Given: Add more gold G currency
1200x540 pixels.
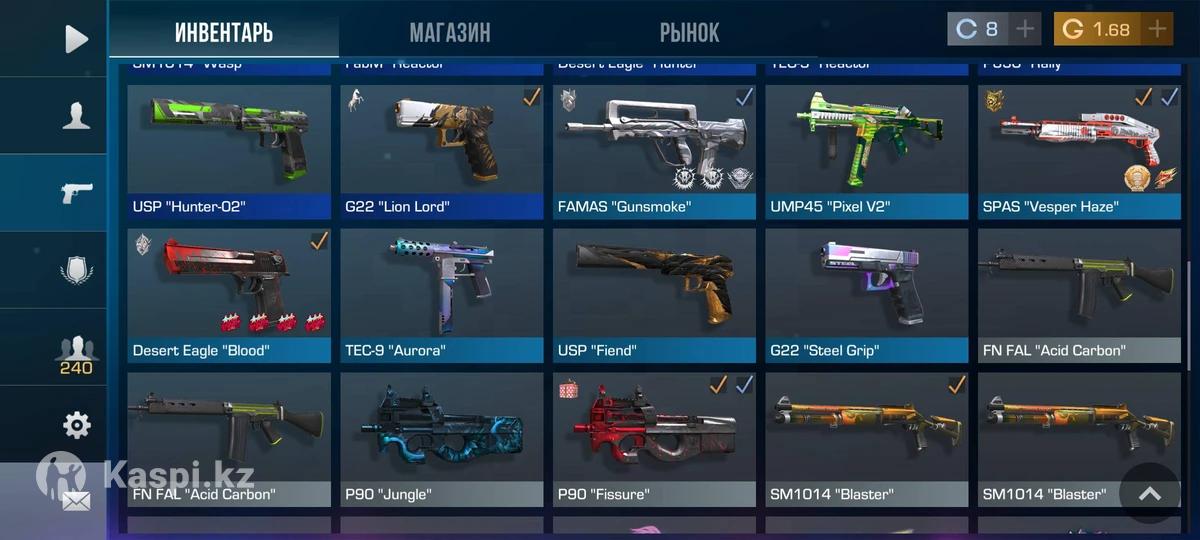Looking at the screenshot, I should coord(1157,29).
